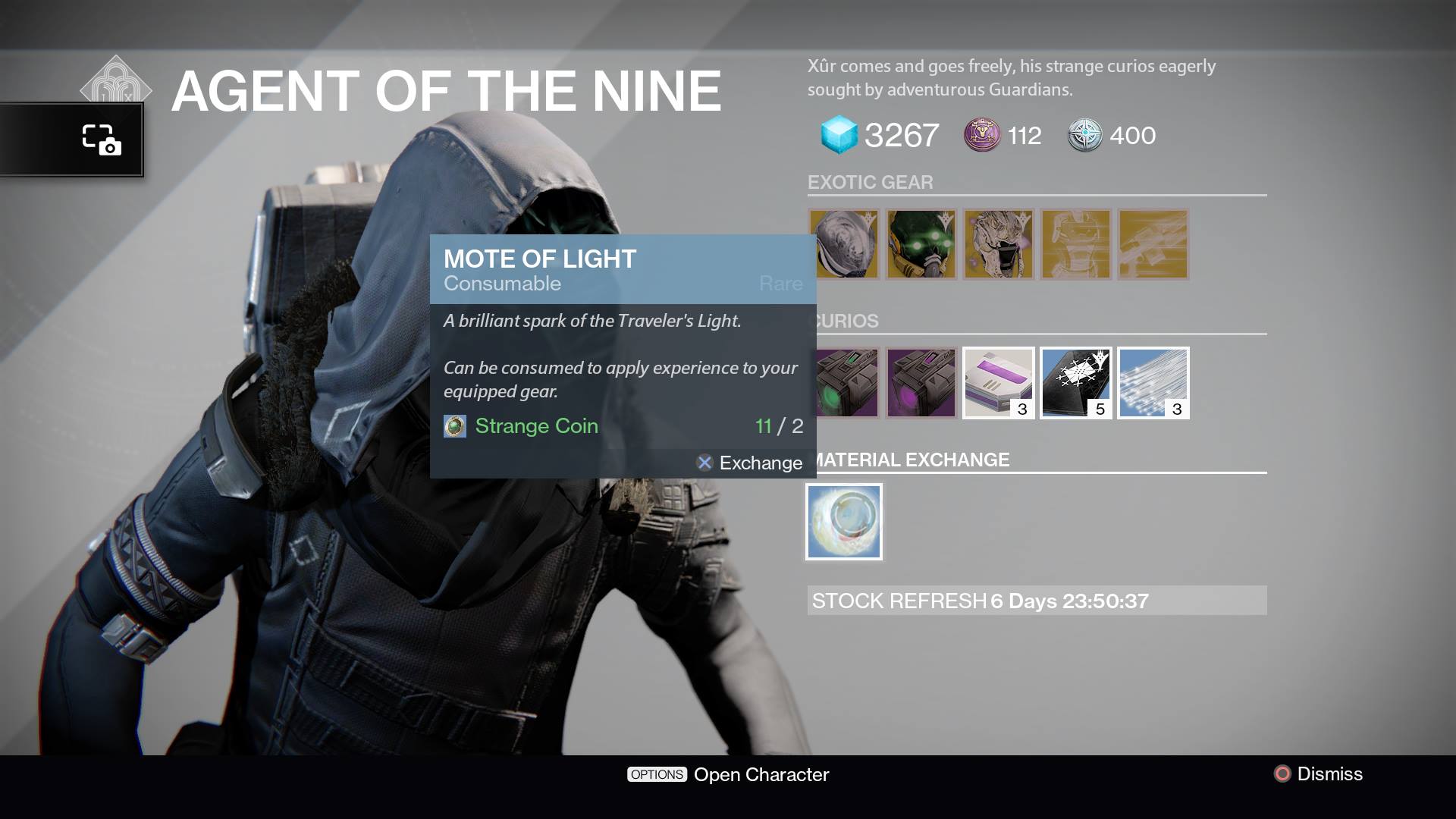Click the screenshot camera icon top-left
The image size is (1456, 819).
pyautogui.click(x=104, y=140)
